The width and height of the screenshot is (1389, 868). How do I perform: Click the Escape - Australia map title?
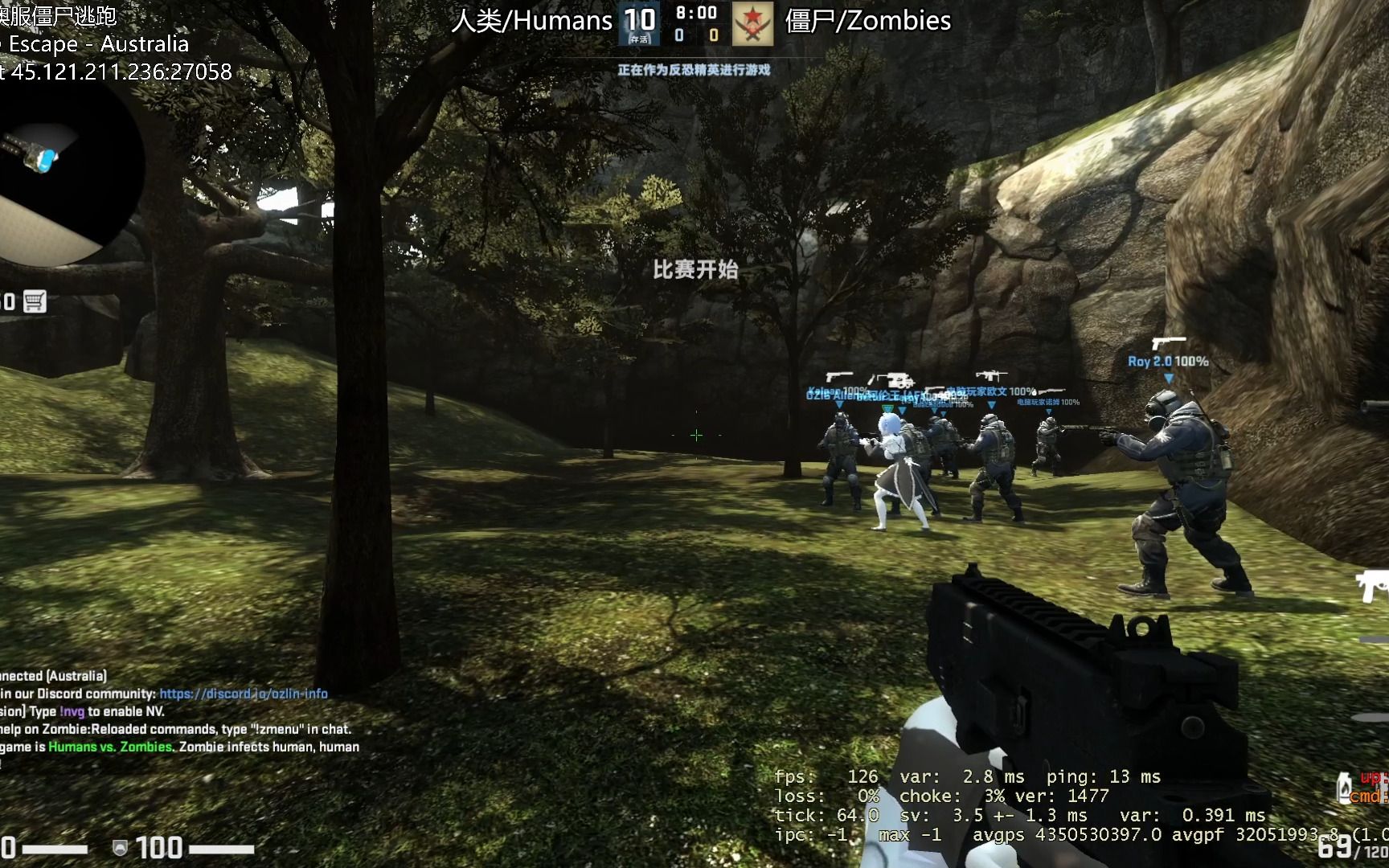point(96,45)
